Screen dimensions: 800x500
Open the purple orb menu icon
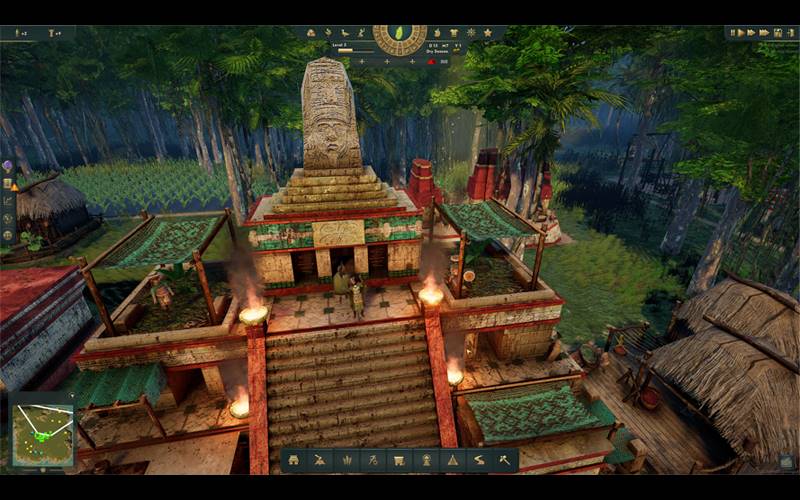[x=8, y=165]
